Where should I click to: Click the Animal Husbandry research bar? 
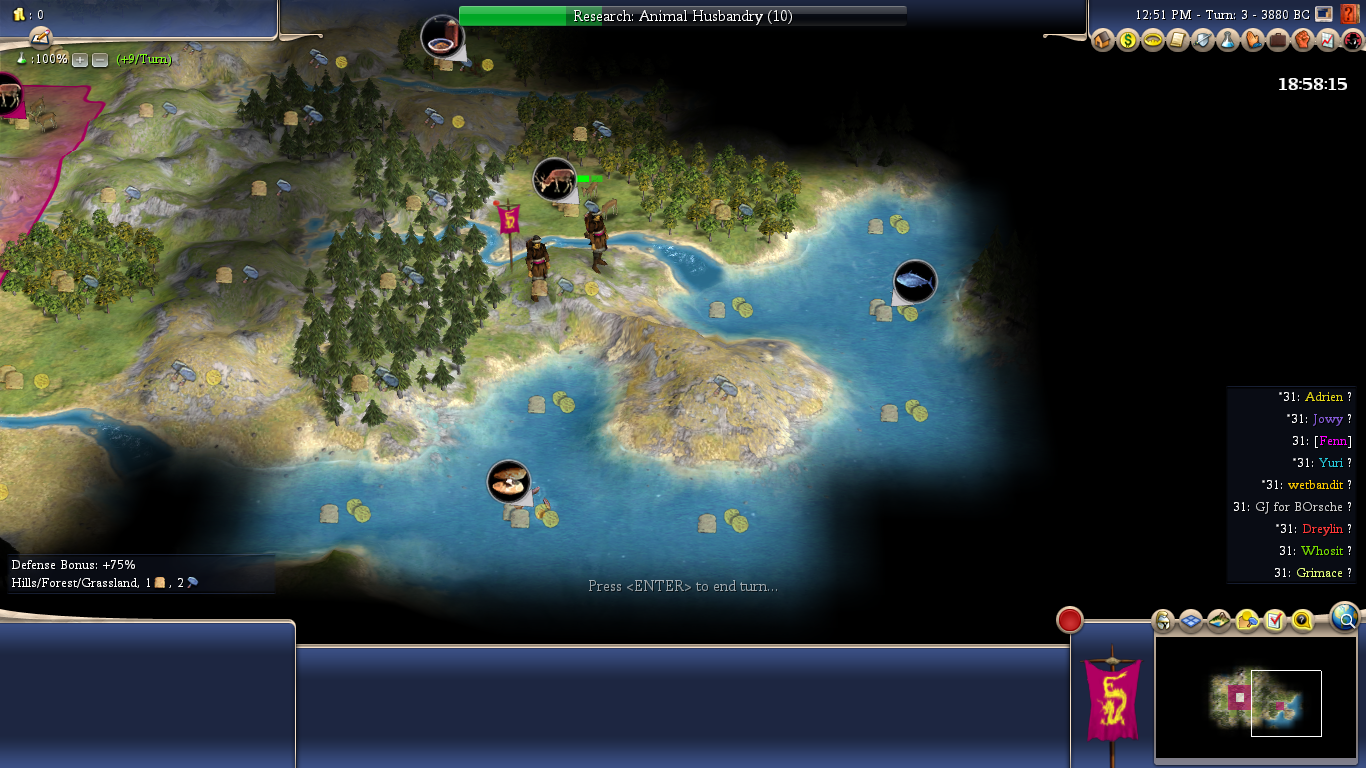[683, 16]
